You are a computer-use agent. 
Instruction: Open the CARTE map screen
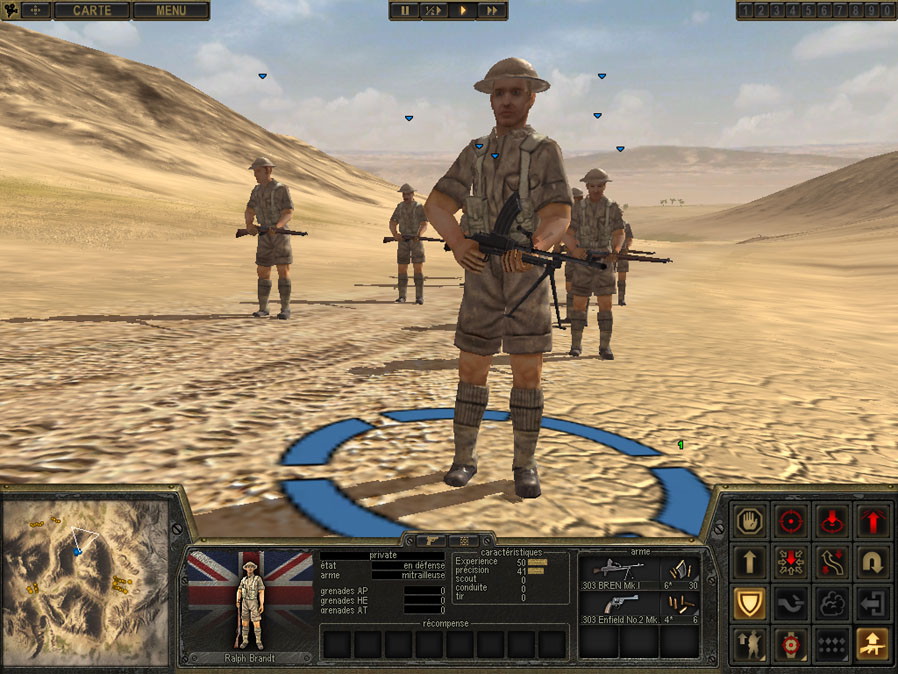(x=91, y=11)
